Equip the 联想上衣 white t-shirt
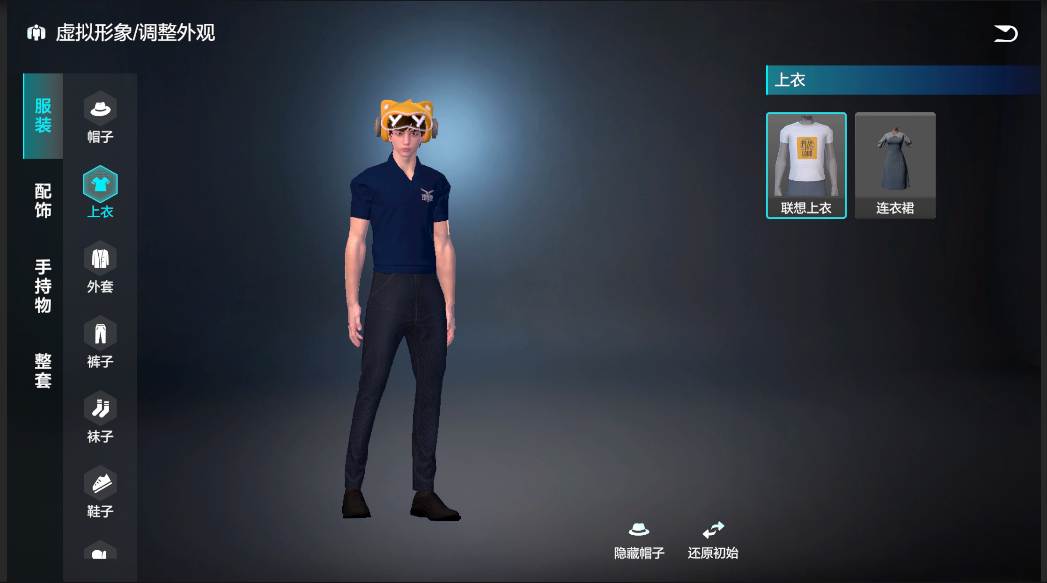The image size is (1047, 583). point(806,165)
